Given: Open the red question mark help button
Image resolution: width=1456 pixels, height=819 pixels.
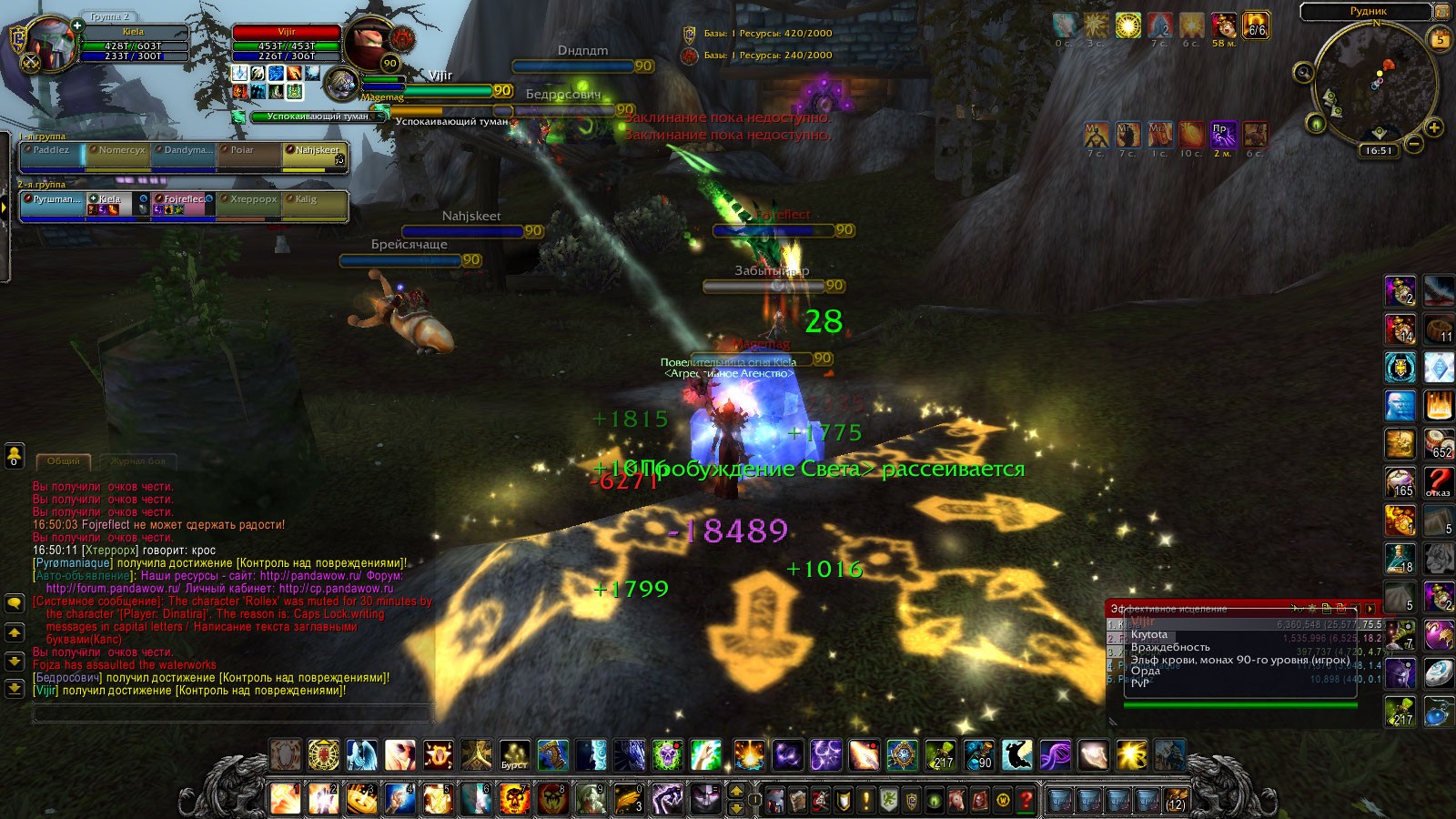Looking at the screenshot, I should (x=1026, y=801).
